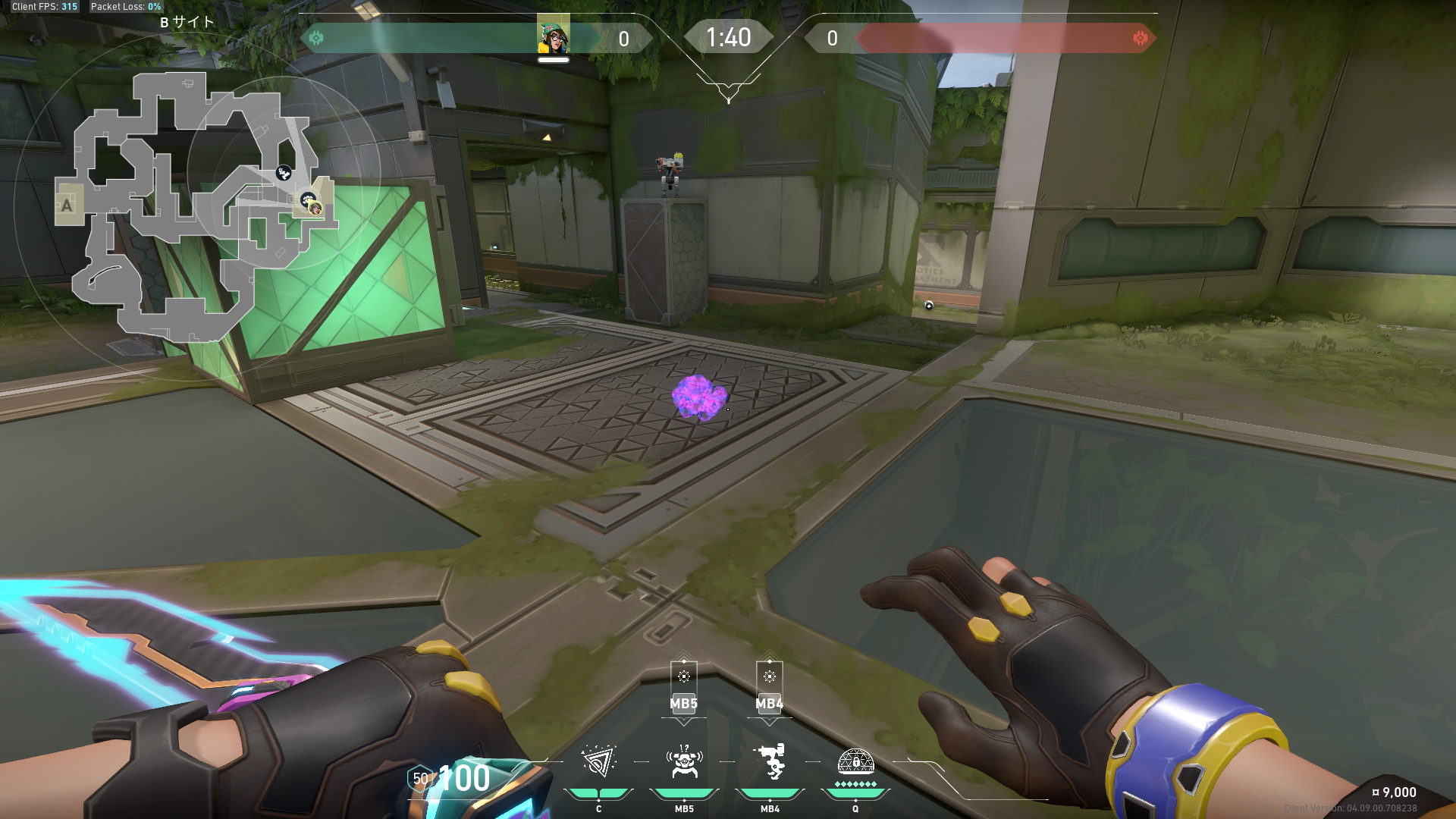
Task: Click the red enemy team emblem
Action: (1140, 38)
